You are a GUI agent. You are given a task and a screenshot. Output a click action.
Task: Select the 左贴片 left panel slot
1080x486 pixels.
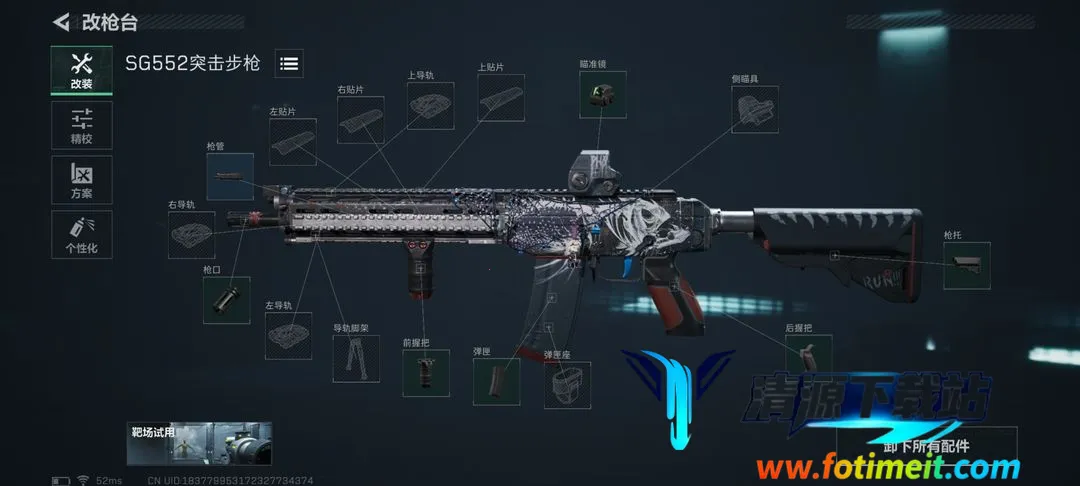(292, 142)
